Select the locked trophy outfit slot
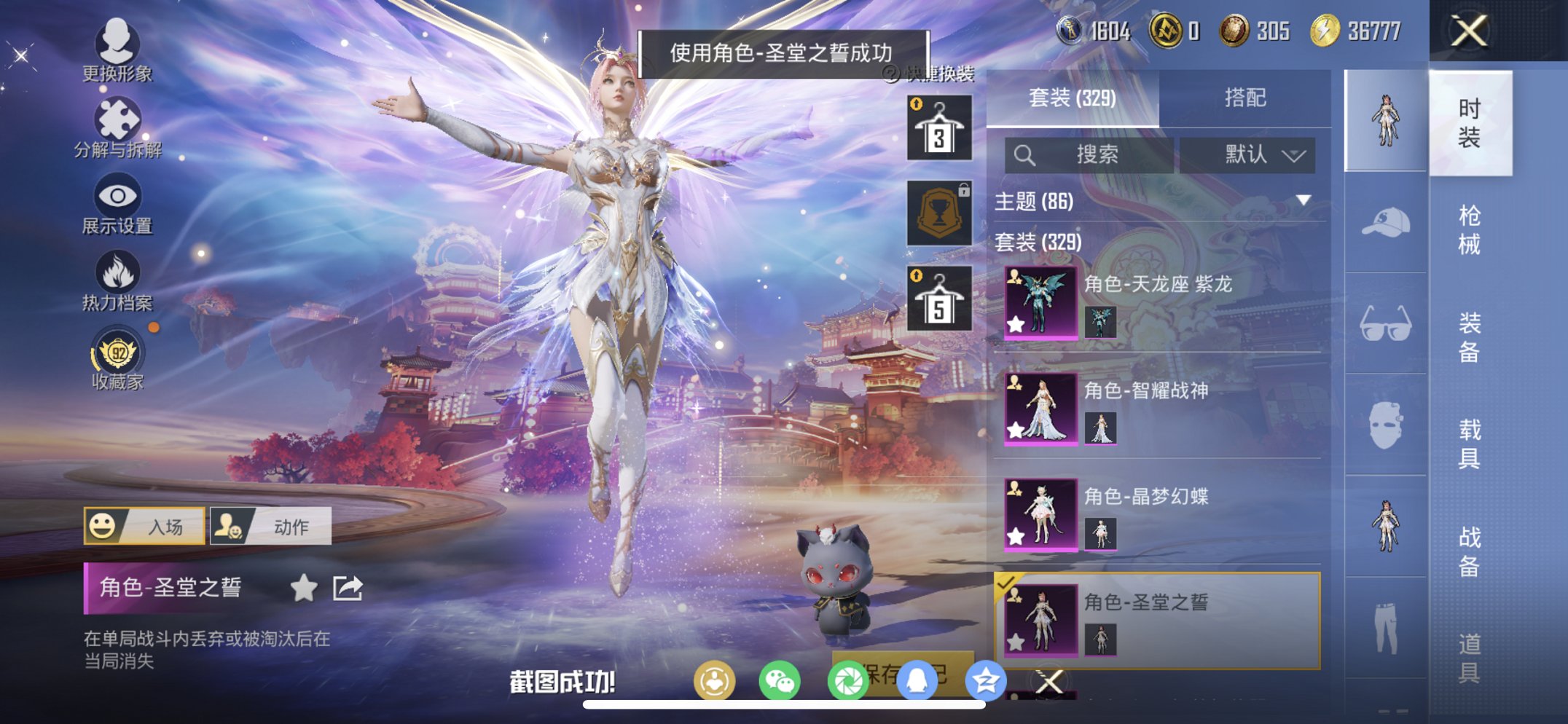 [x=941, y=213]
